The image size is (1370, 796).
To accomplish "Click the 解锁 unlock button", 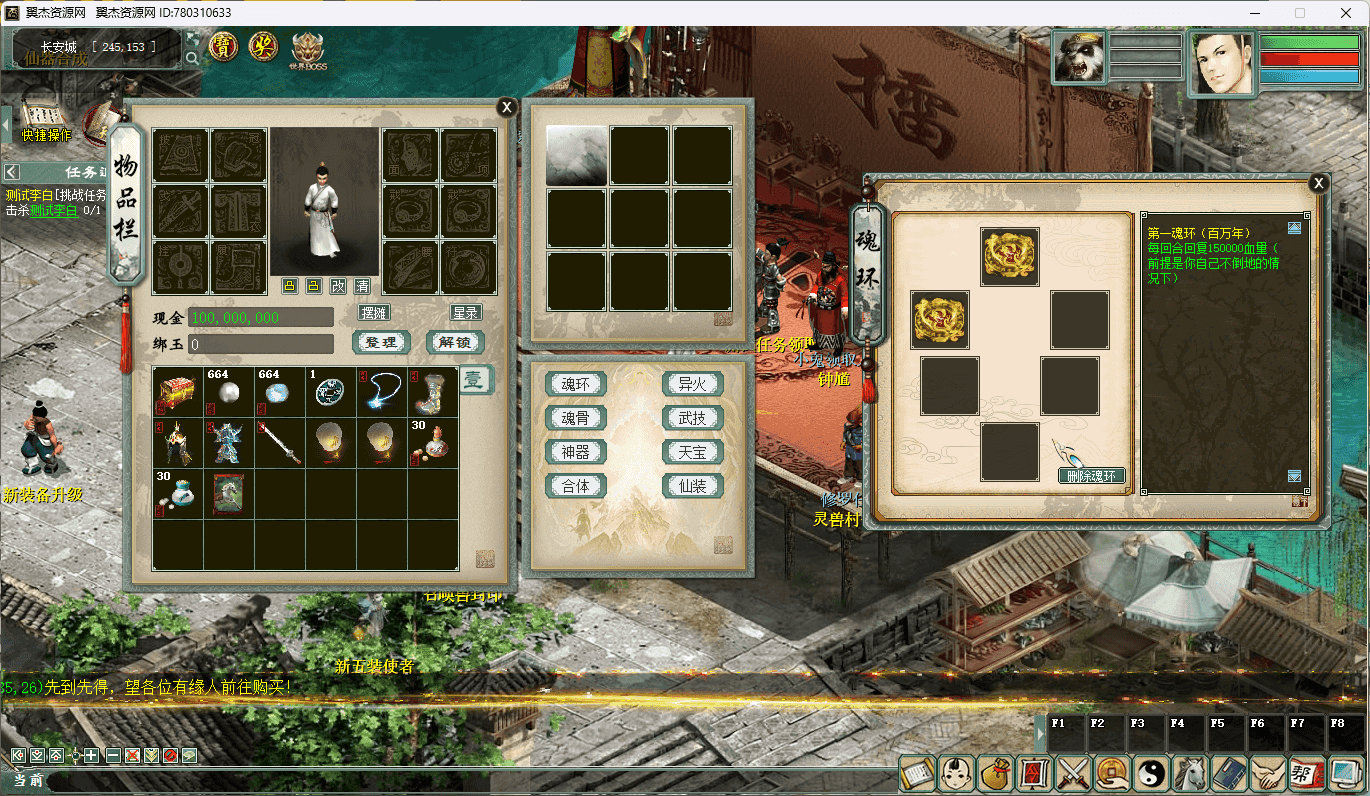I will [455, 343].
